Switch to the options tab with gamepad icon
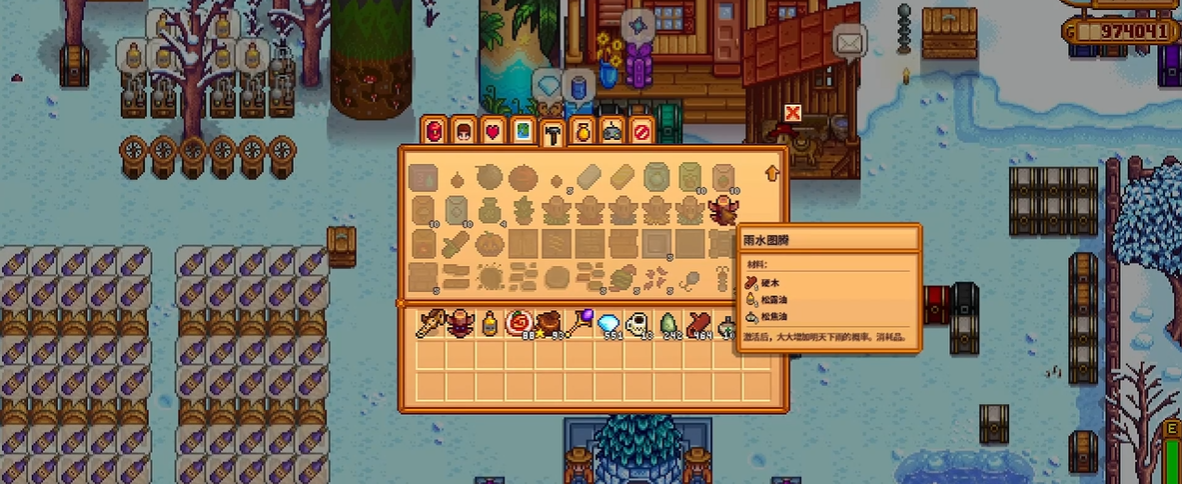This screenshot has height=484, width=1182. (x=612, y=131)
